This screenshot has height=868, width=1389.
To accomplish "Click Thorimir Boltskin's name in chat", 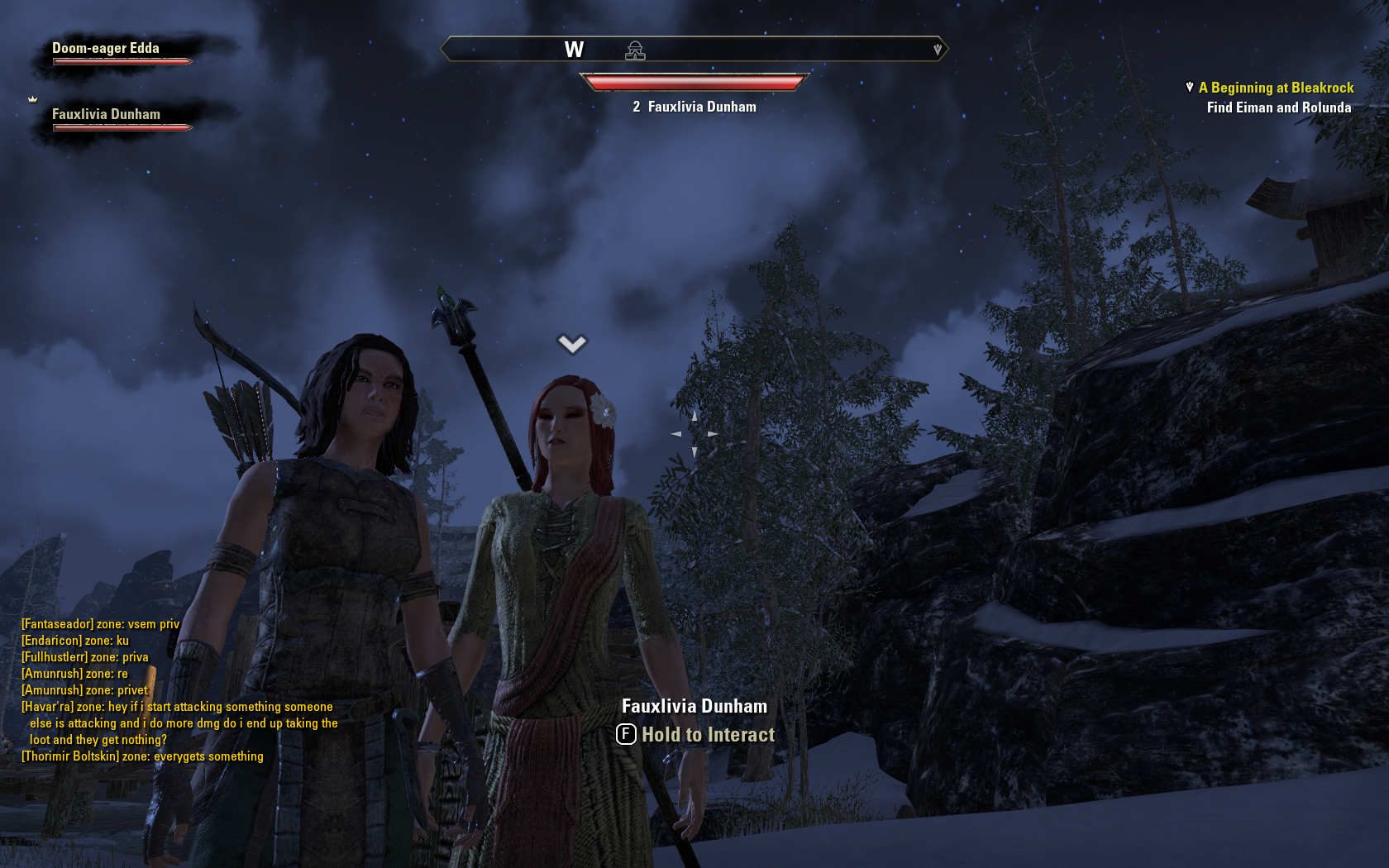I will click(x=70, y=756).
